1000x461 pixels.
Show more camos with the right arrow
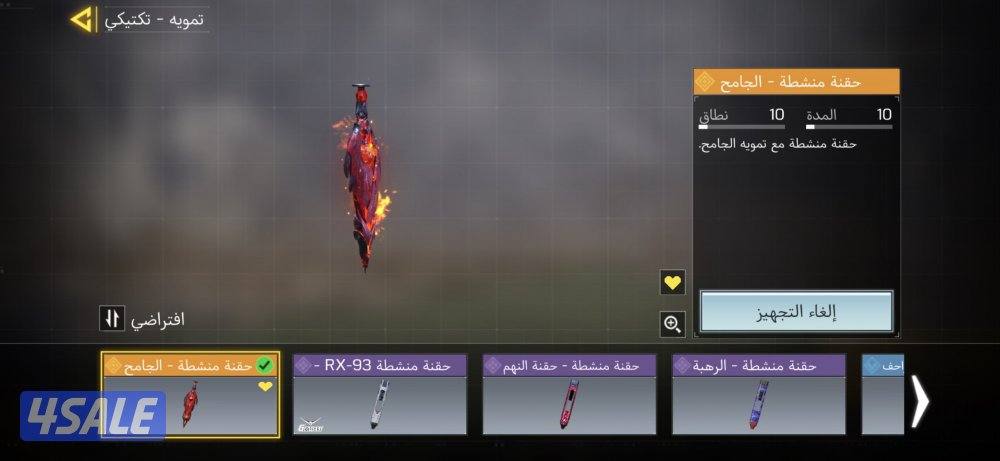[x=920, y=401]
